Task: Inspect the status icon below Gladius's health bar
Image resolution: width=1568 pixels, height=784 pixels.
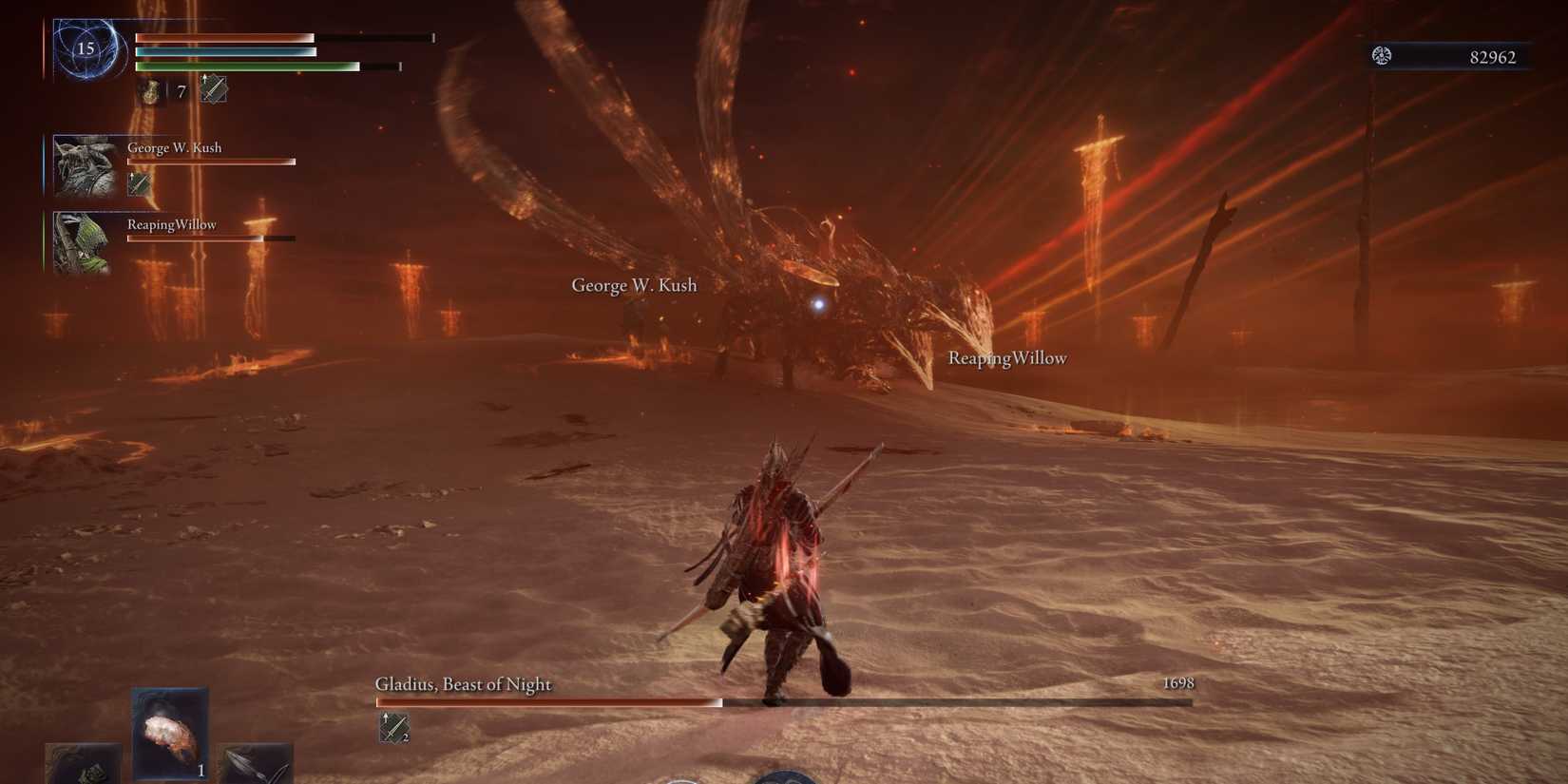Action: click(x=393, y=728)
